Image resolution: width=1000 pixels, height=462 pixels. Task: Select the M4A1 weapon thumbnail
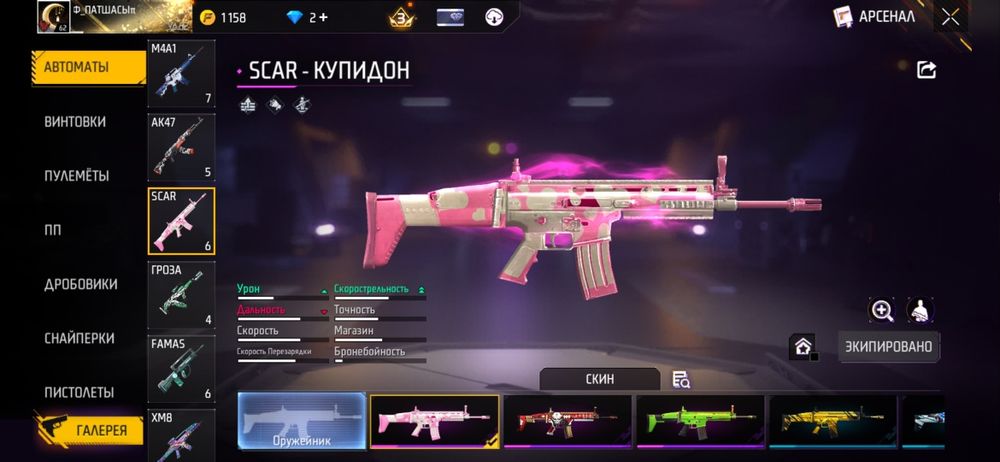(181, 73)
